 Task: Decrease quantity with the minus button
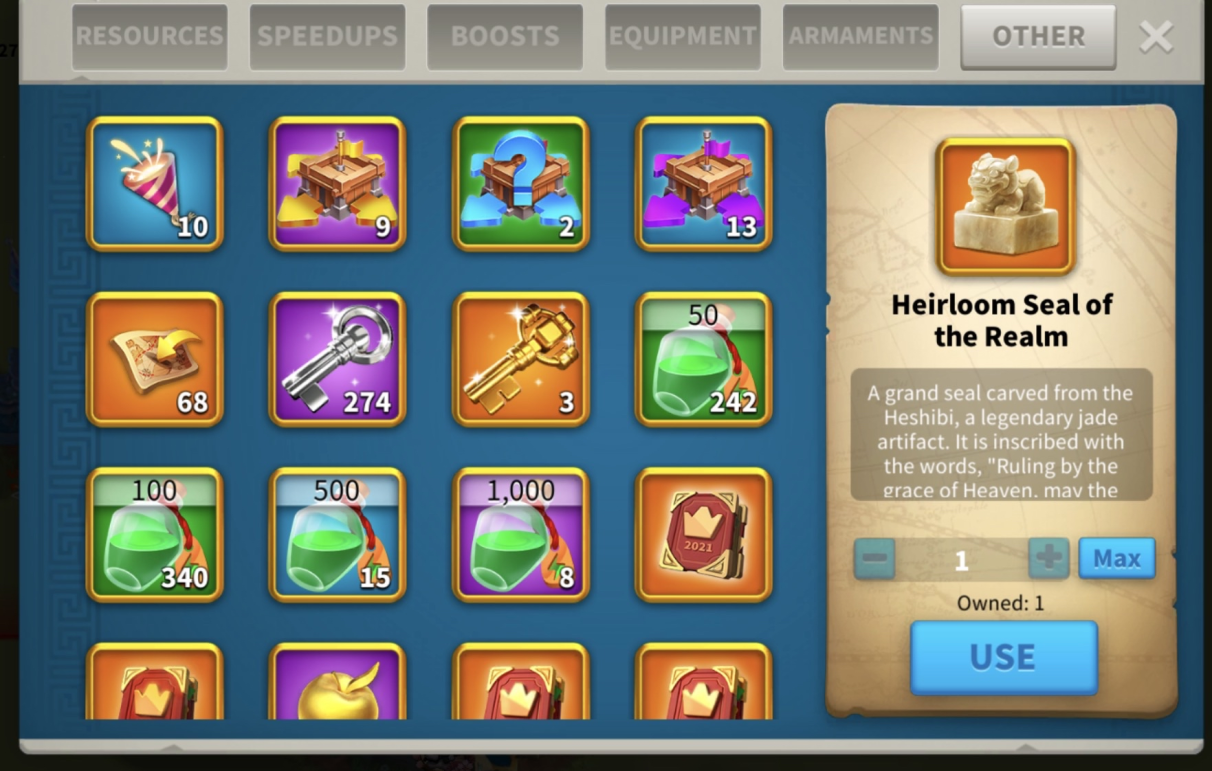(874, 558)
